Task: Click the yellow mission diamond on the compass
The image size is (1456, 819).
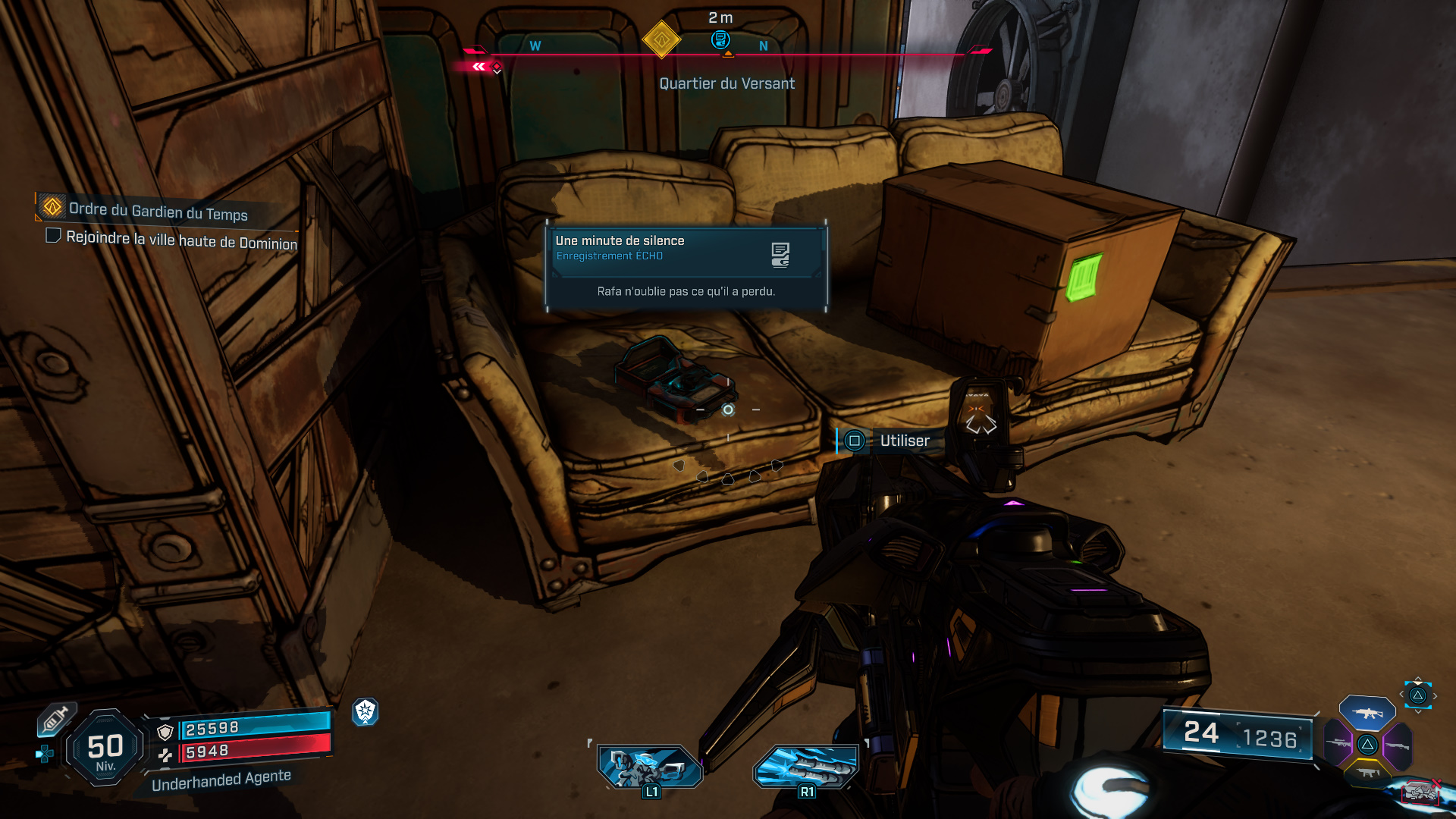Action: 661,42
